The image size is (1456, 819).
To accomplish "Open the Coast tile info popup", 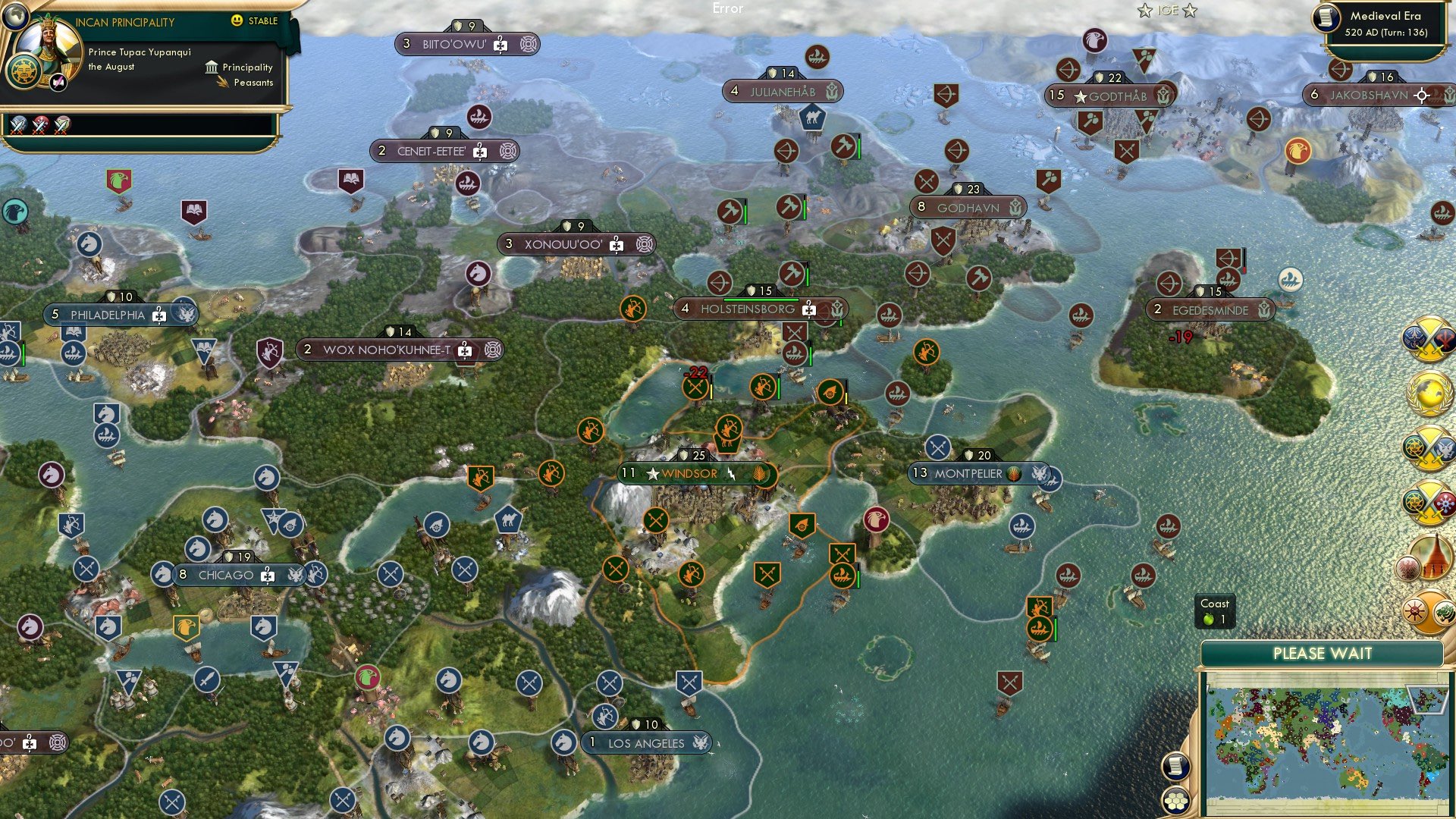I will [x=1215, y=612].
